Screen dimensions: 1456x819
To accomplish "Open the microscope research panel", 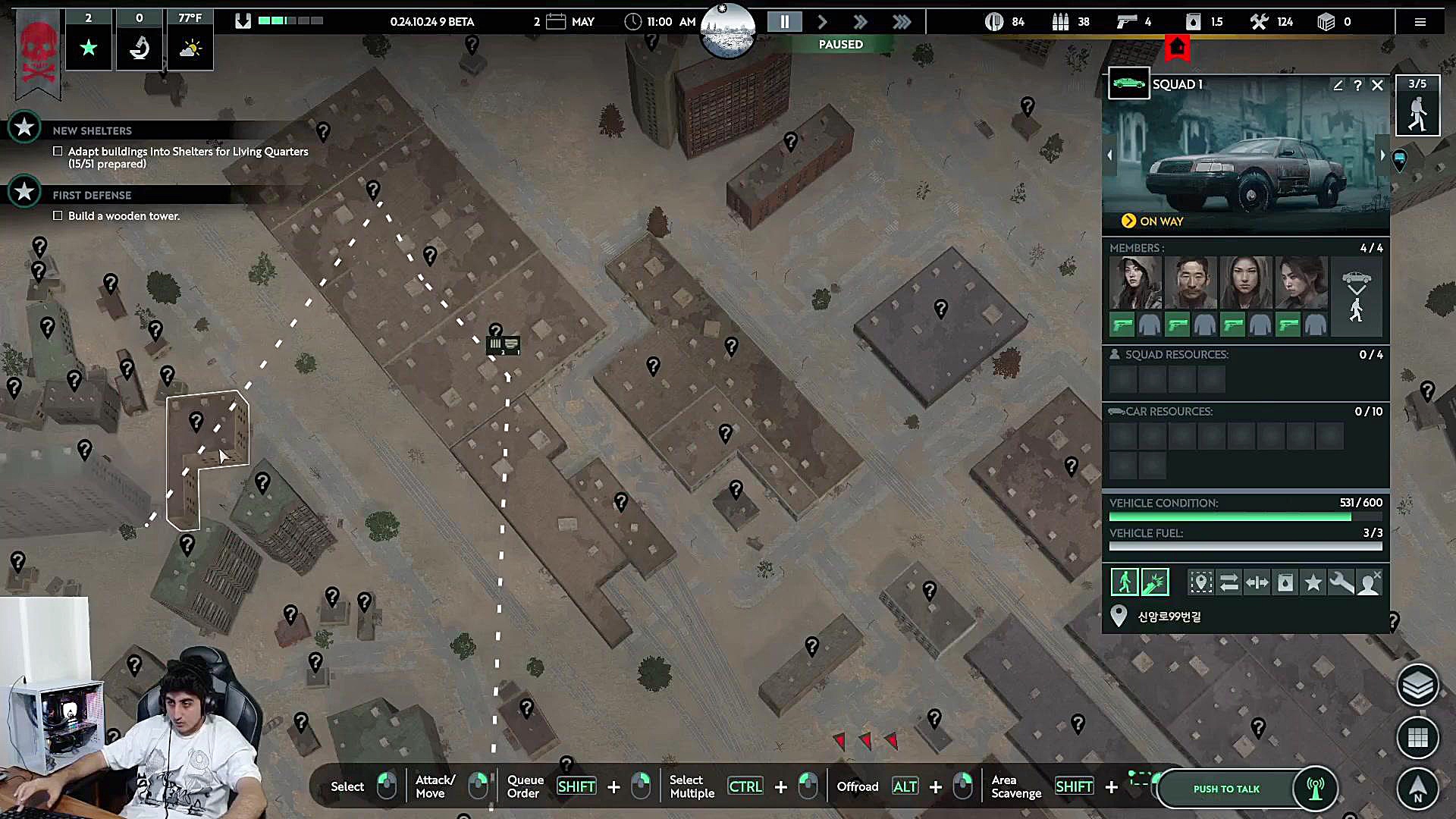I will coord(140,49).
